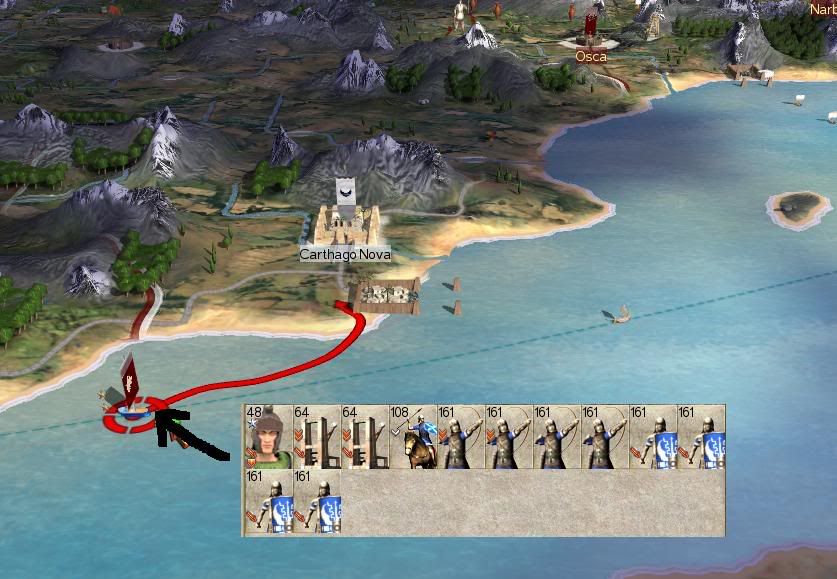This screenshot has width=837, height=579.
Task: Select the general's unit card with 48 men
Action: pyautogui.click(x=269, y=438)
